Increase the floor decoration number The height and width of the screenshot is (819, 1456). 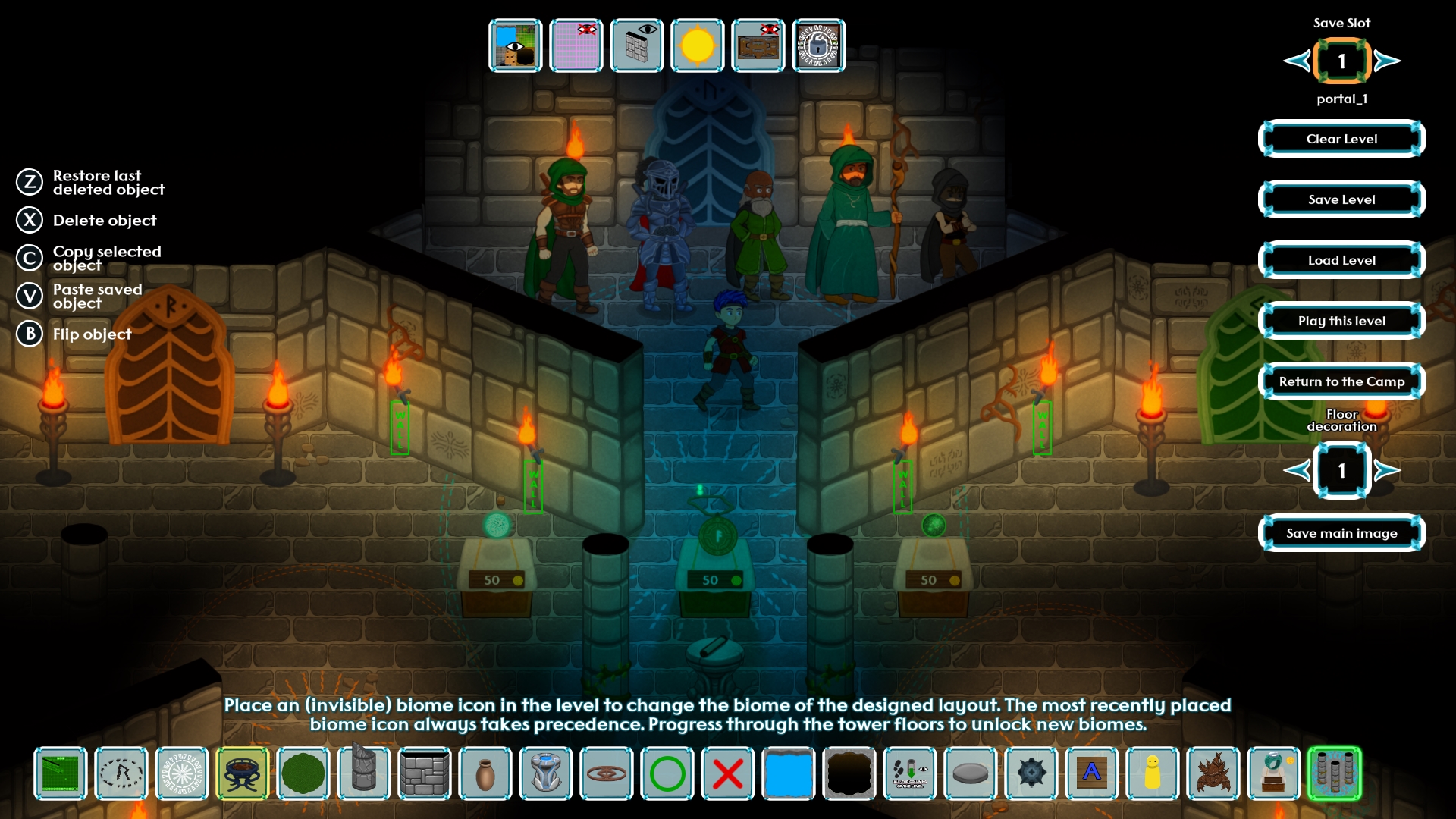point(1387,470)
